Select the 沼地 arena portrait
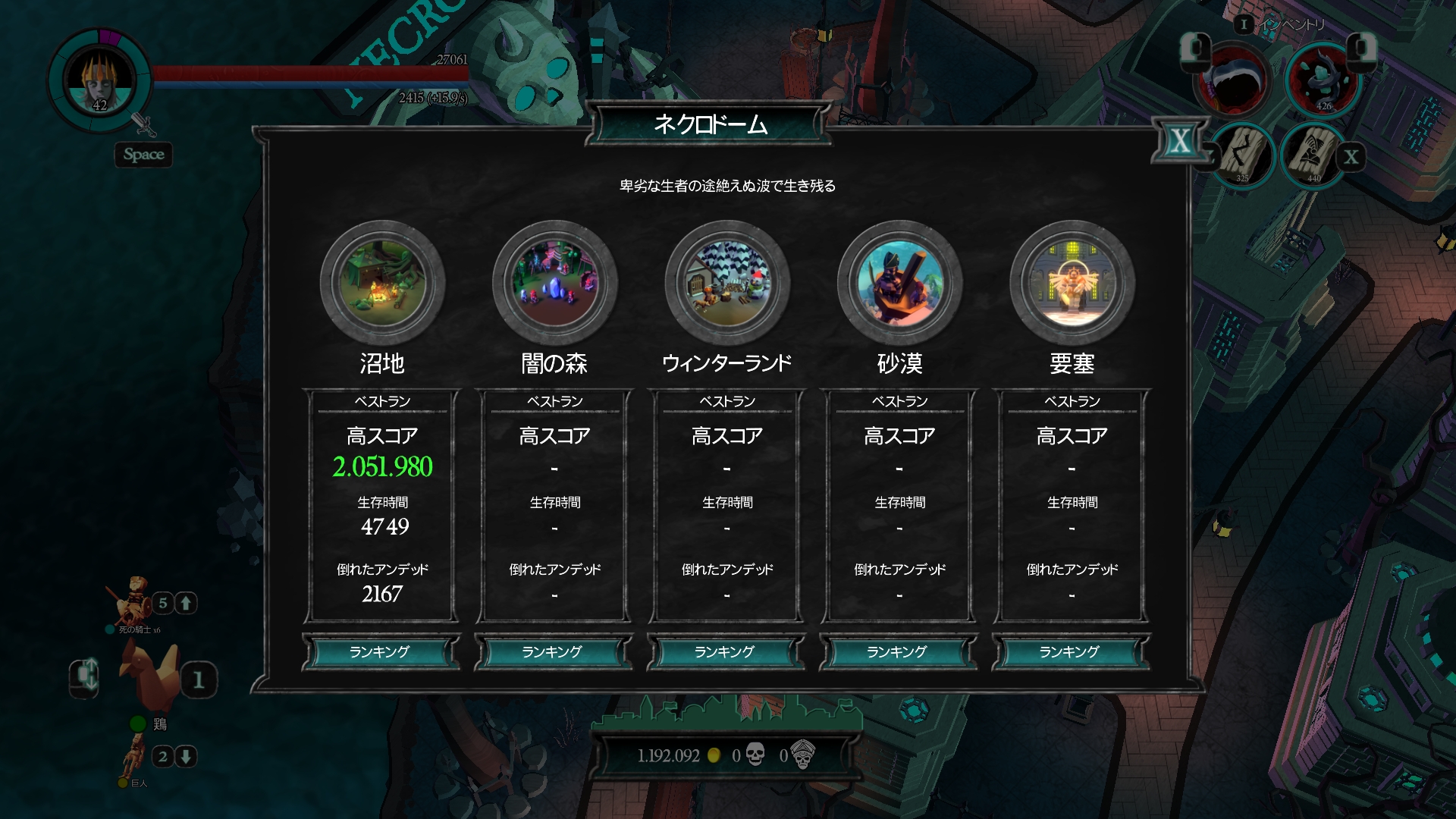 tap(382, 283)
